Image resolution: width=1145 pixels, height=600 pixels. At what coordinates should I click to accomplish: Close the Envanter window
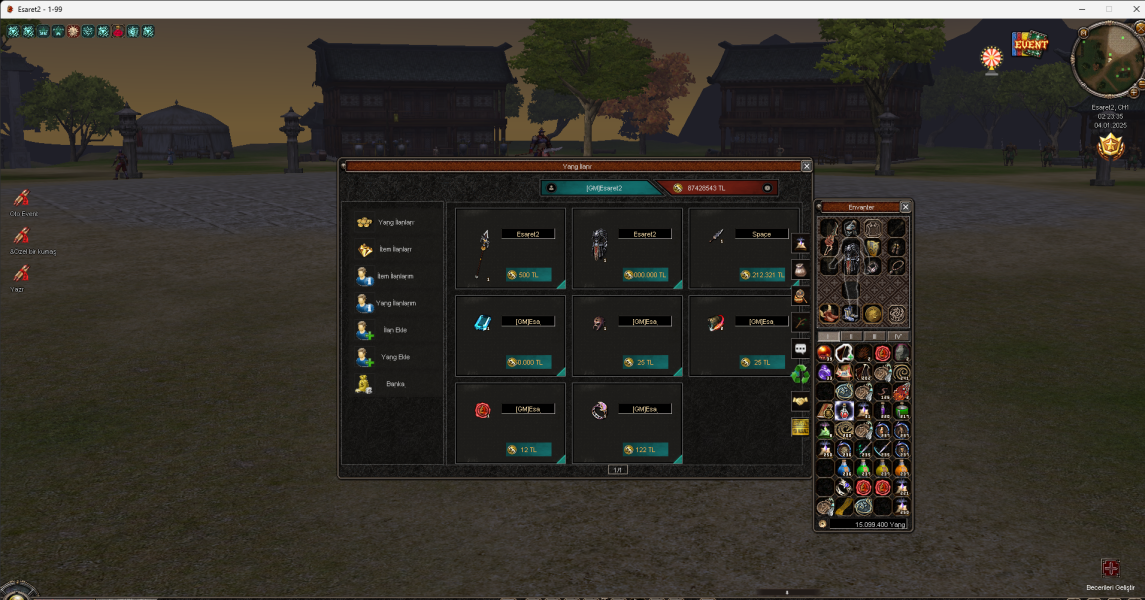(905, 207)
